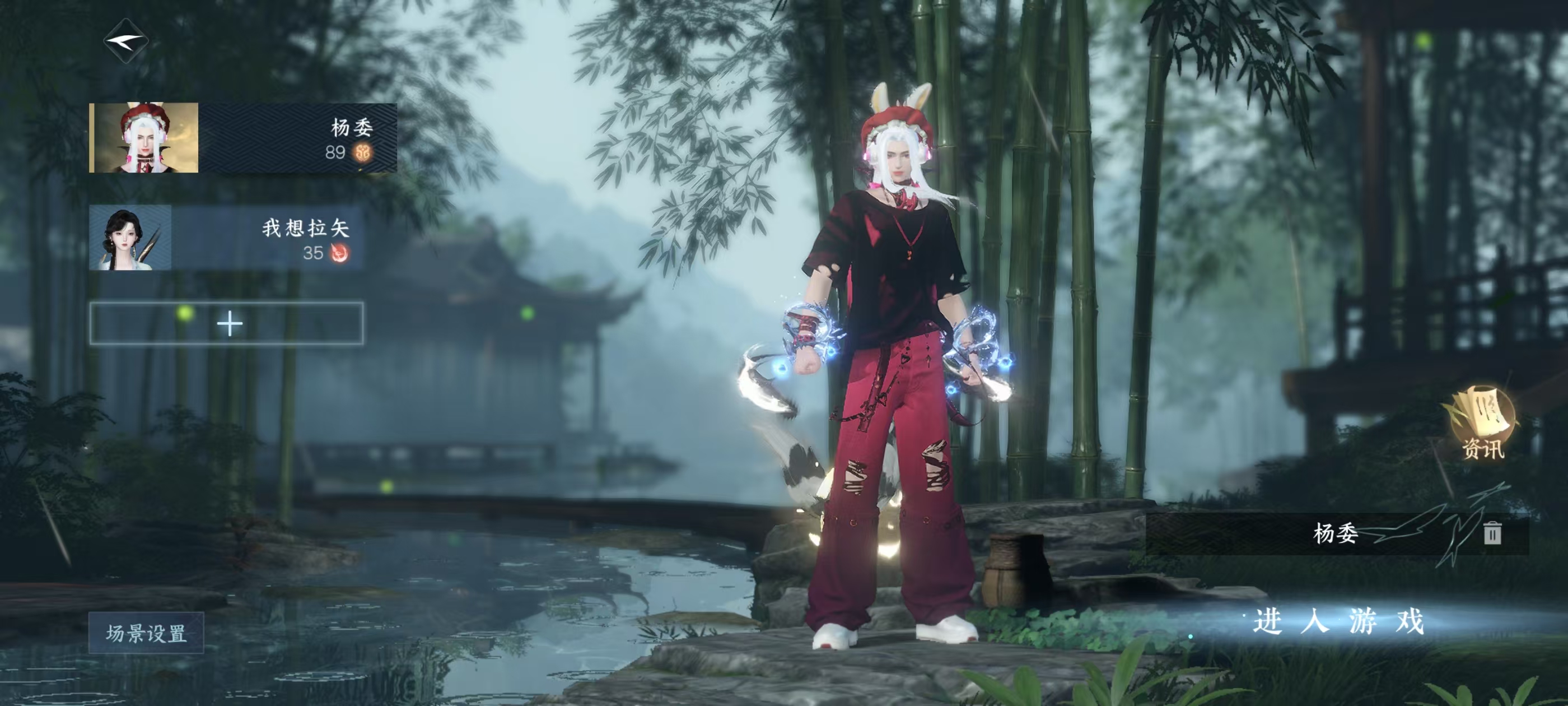Add a new character slot
This screenshot has height=706, width=1568.
click(226, 323)
